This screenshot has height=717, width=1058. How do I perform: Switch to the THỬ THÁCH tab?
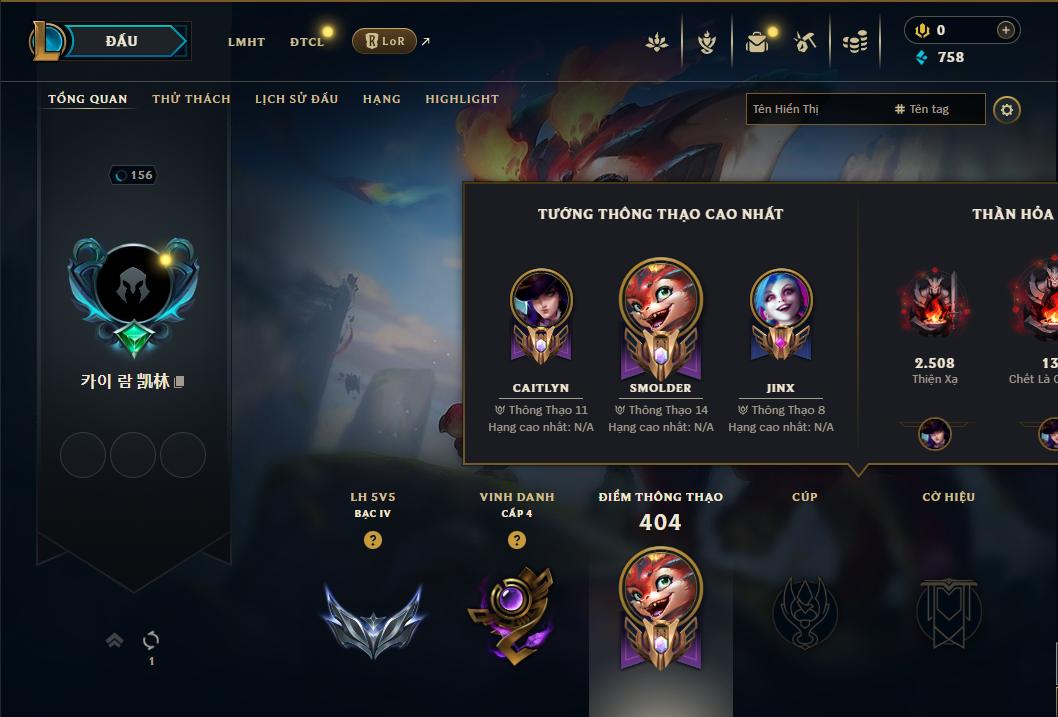click(191, 99)
